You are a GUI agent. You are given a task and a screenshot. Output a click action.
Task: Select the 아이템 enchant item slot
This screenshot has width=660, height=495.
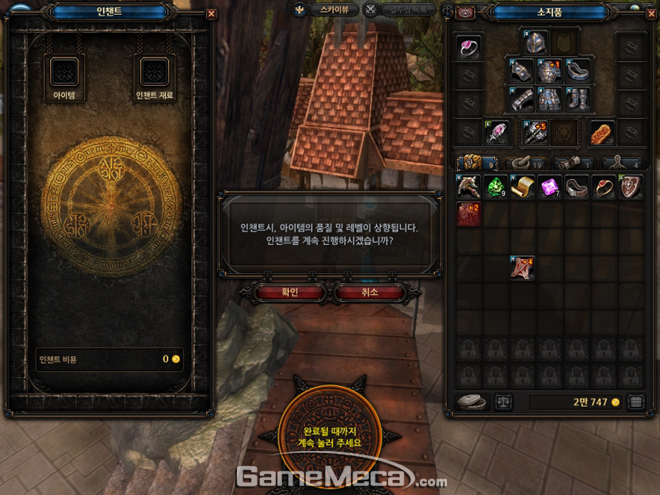tap(65, 71)
